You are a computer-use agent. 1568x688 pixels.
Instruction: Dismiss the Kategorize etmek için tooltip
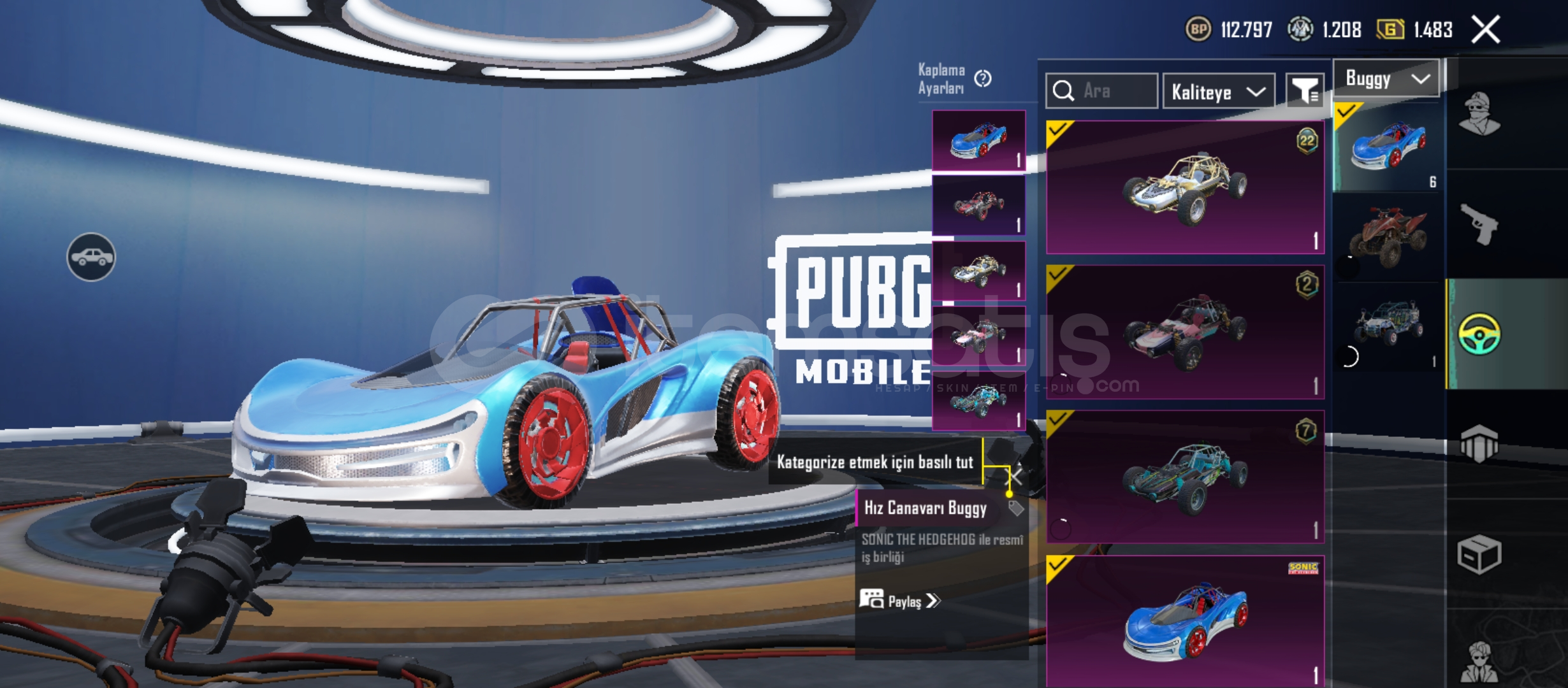1016,477
